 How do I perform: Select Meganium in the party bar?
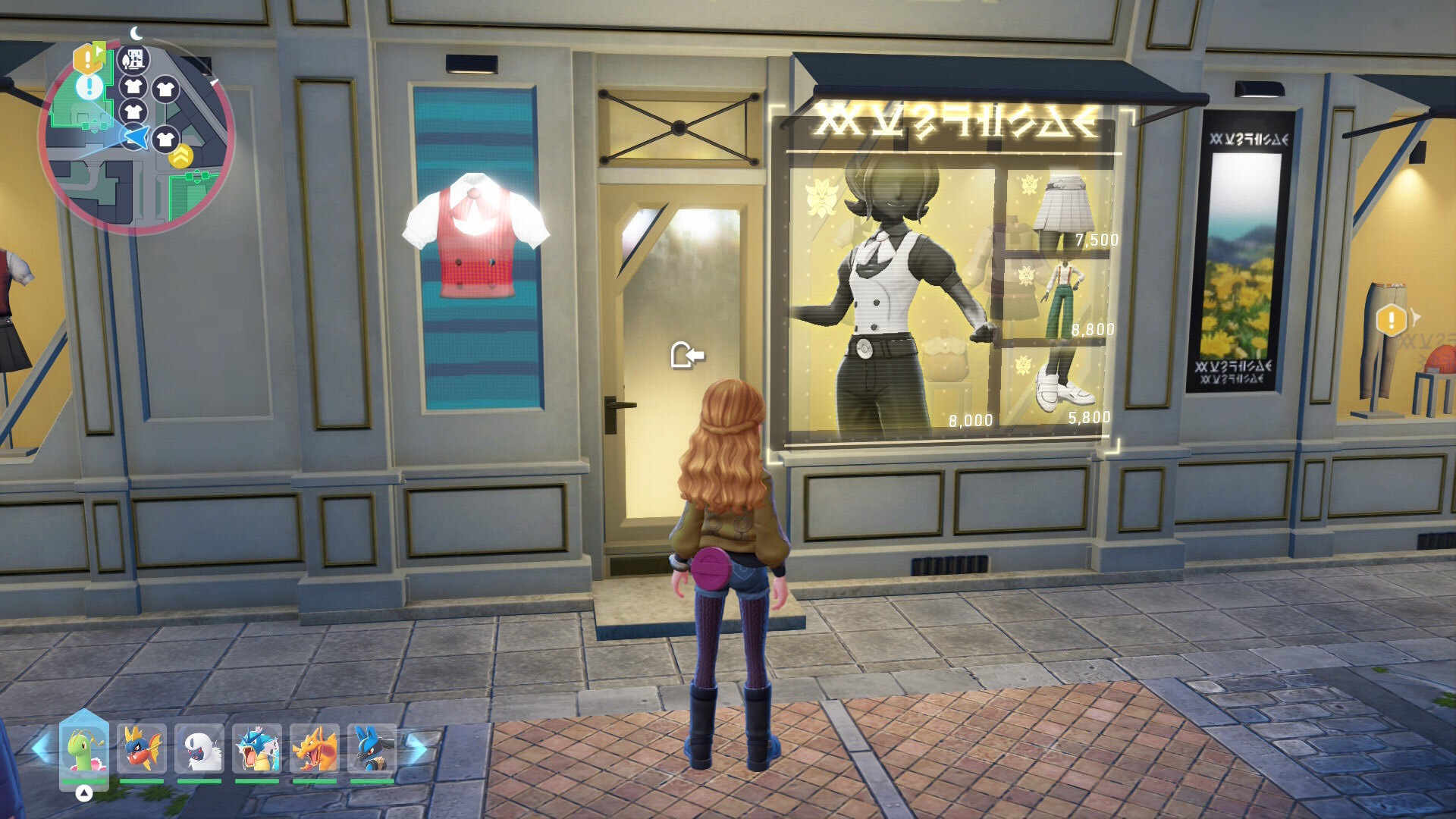[84, 749]
